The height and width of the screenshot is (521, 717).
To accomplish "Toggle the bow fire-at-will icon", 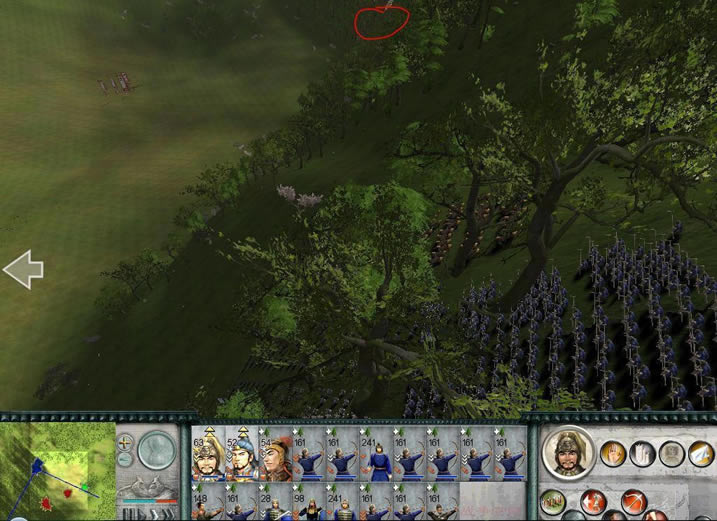I will 632,501.
